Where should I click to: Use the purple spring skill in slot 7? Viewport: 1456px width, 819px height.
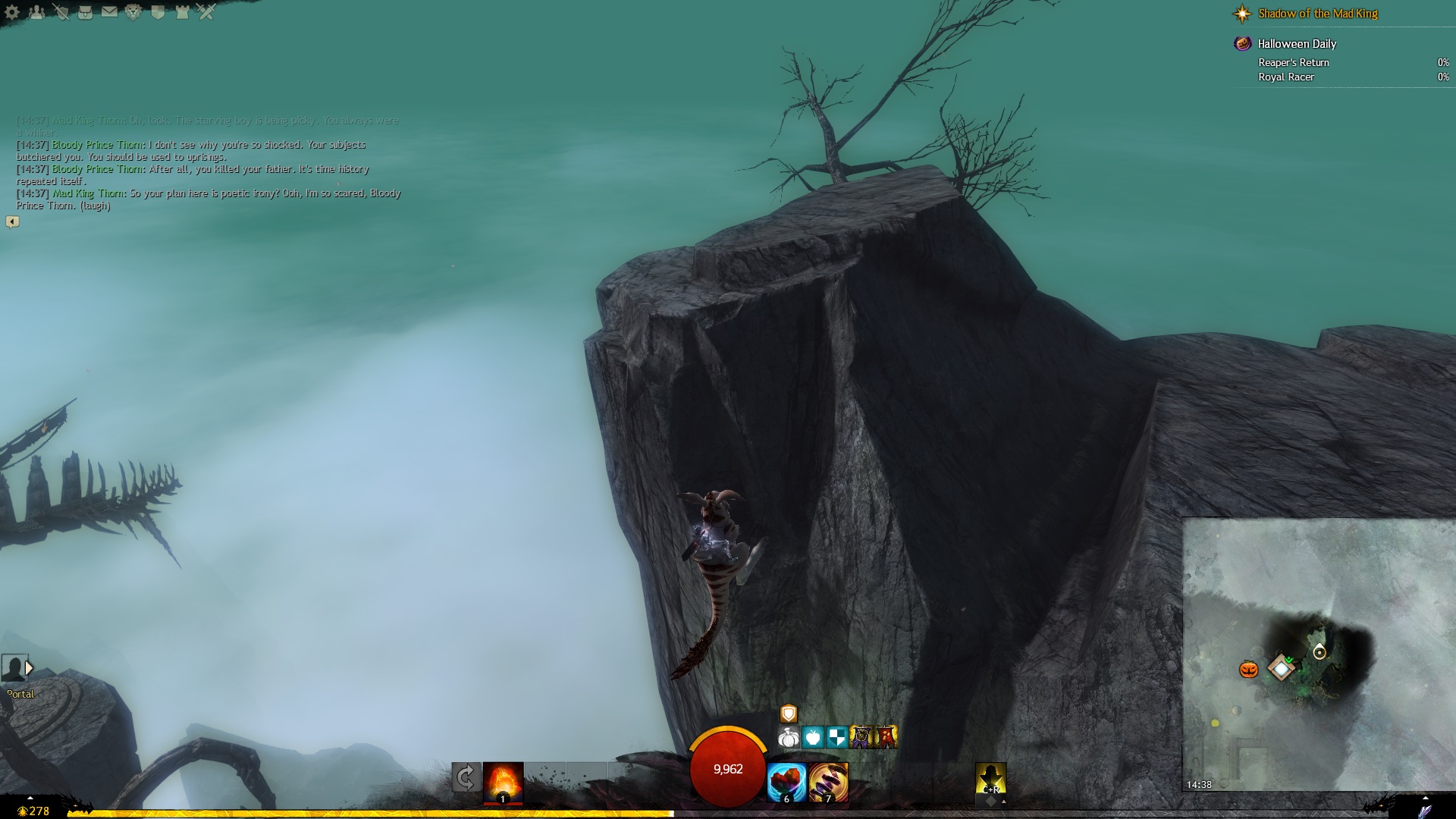(x=828, y=782)
